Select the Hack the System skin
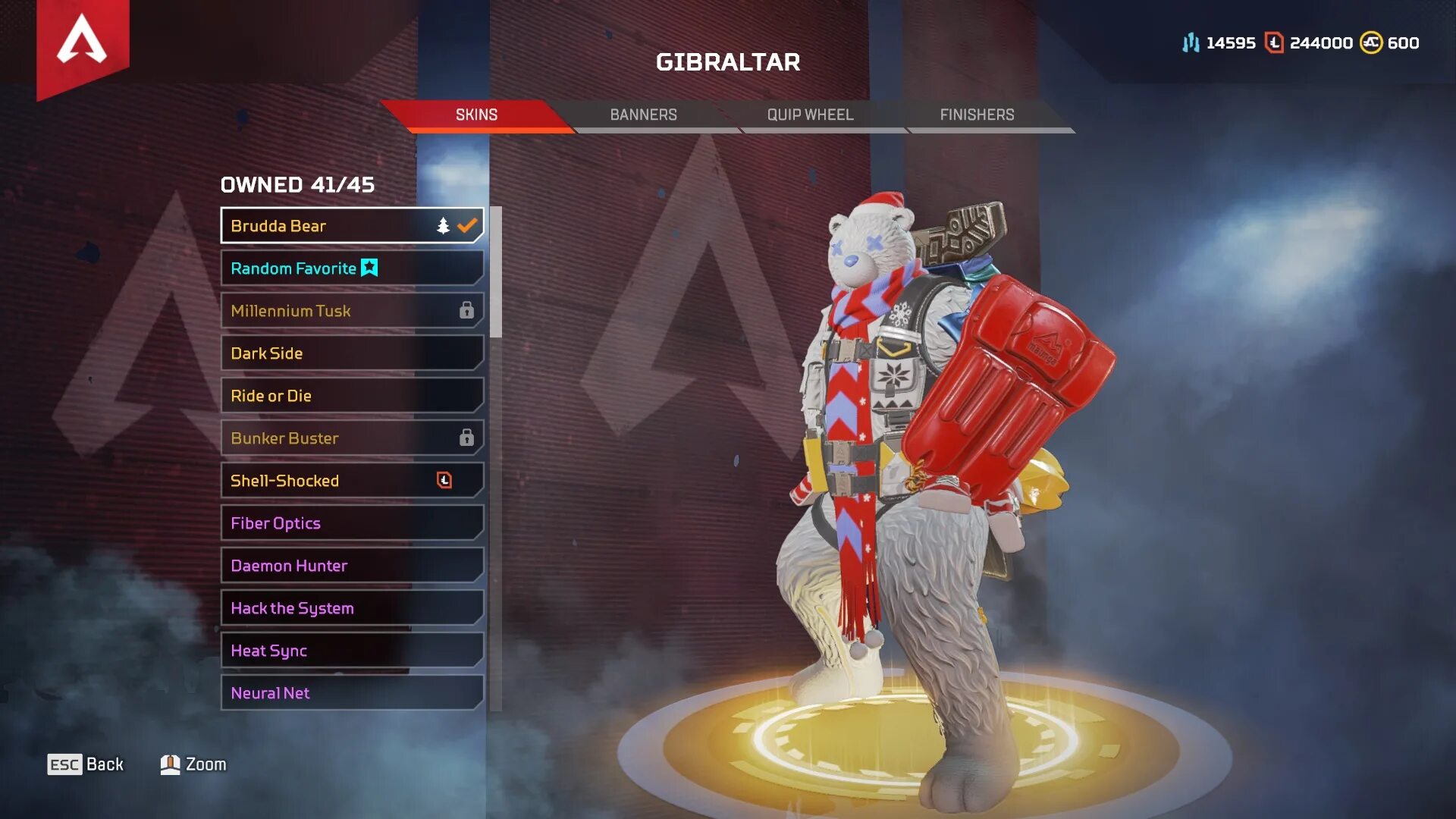The width and height of the screenshot is (1456, 819). [x=352, y=608]
